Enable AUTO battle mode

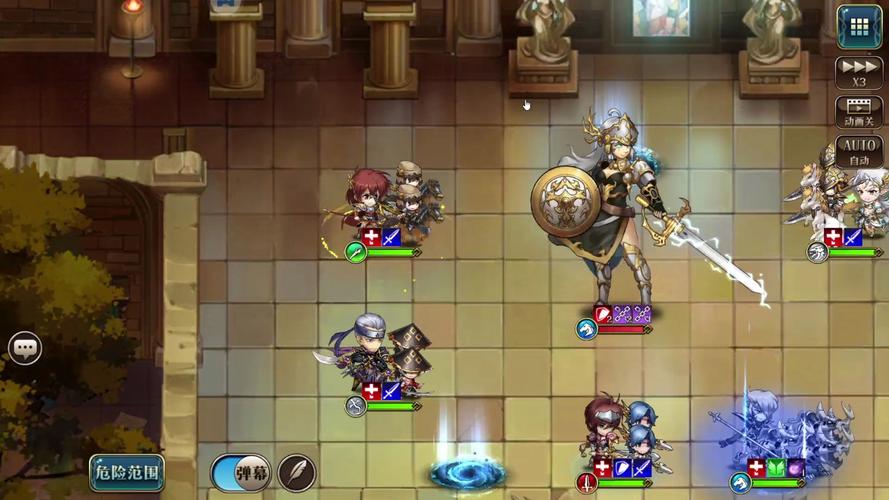(x=859, y=151)
